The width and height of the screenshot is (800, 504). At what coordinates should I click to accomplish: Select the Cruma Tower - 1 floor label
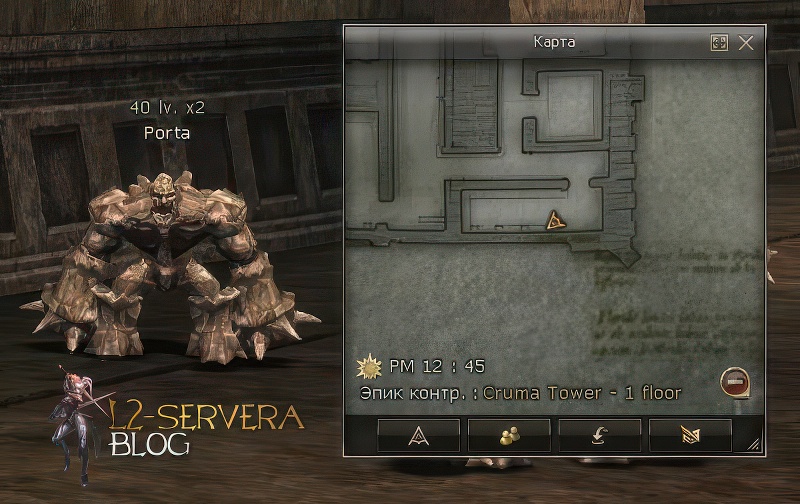[x=582, y=393]
